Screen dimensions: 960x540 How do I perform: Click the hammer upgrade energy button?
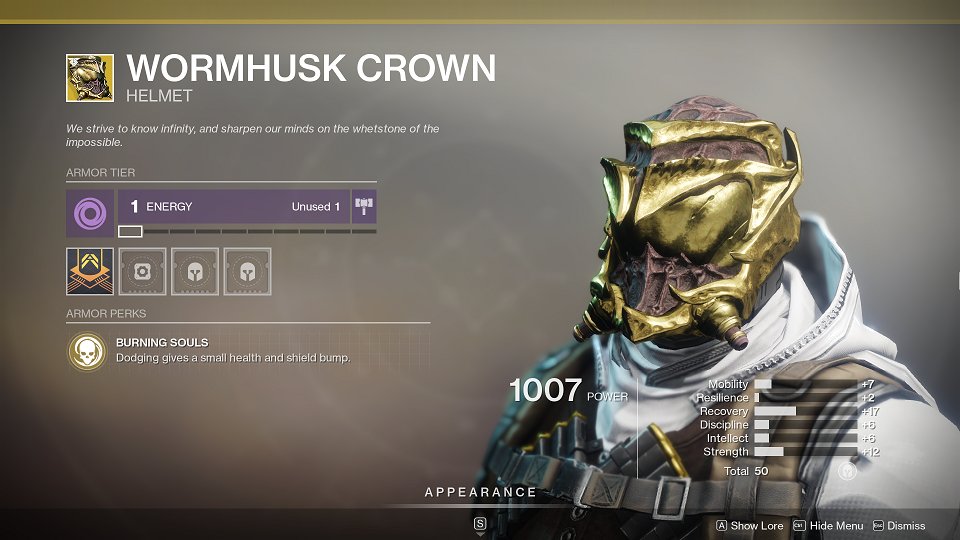(x=364, y=207)
